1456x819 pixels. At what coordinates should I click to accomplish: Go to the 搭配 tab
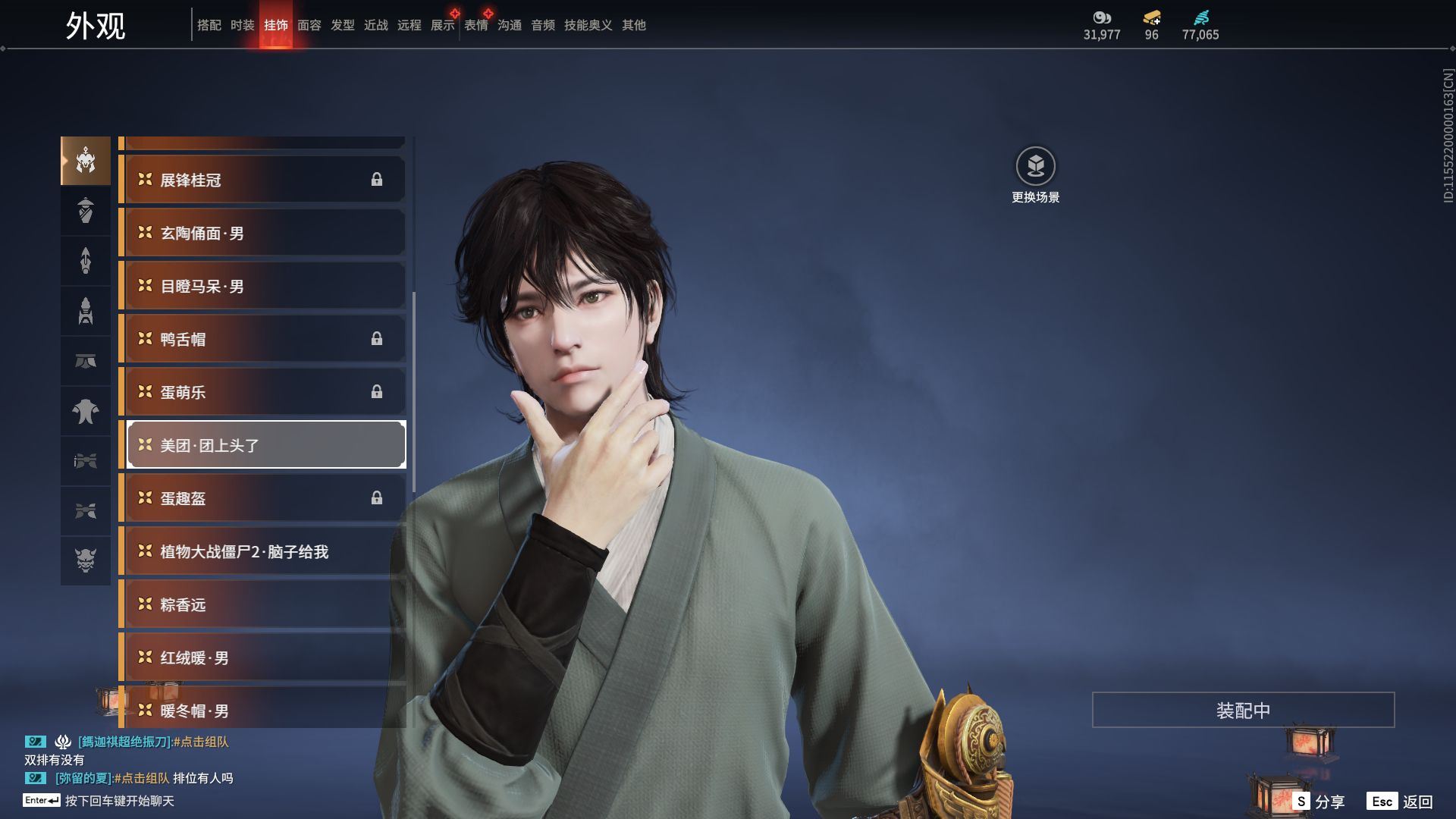pos(209,25)
